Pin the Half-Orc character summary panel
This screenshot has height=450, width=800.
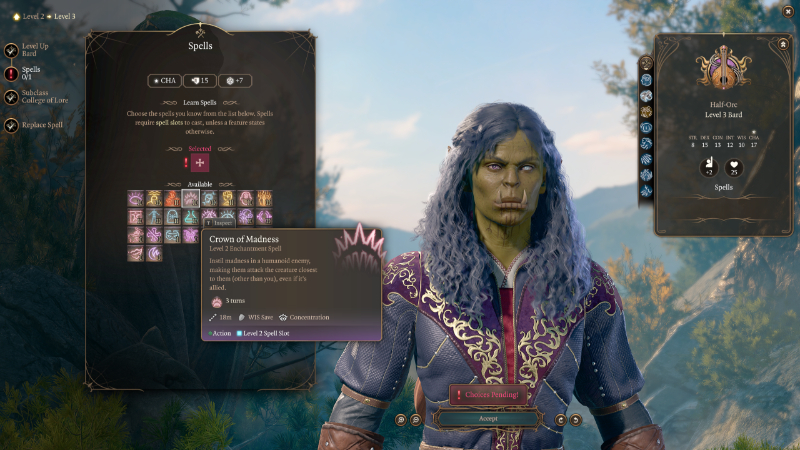coord(783,44)
